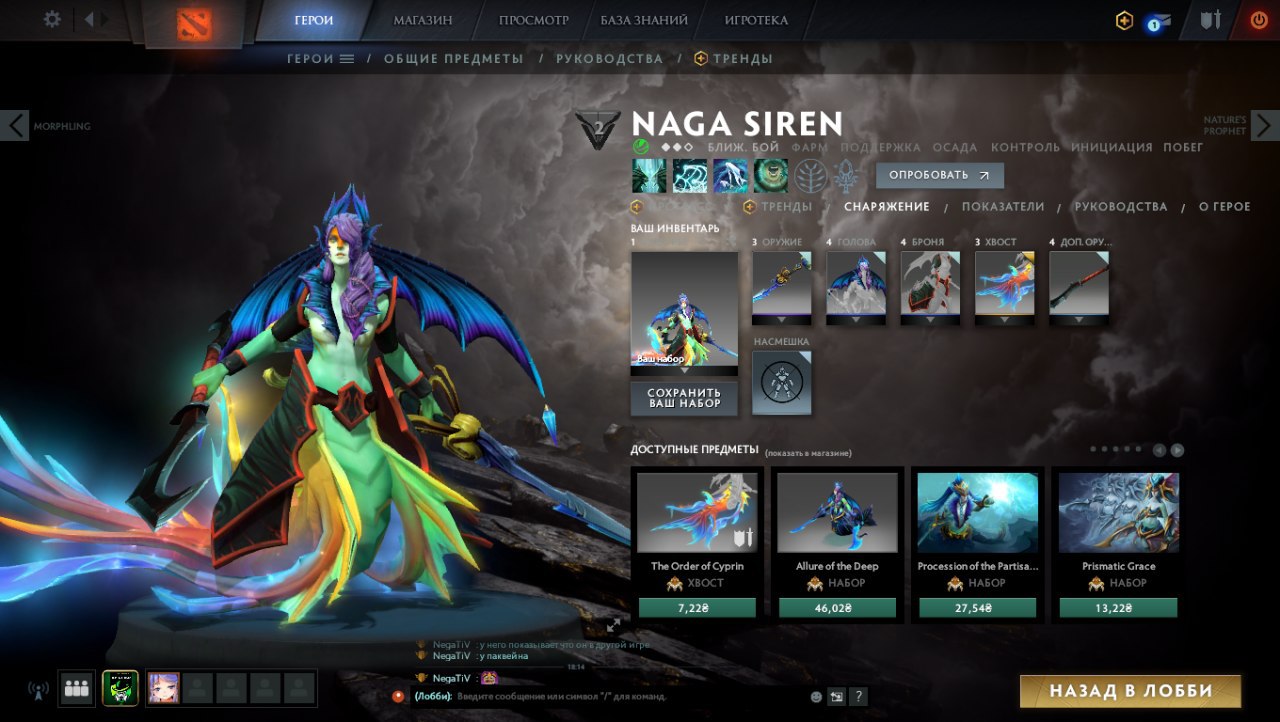Switch to the Показатели hero tab
Screen dimensions: 1280x722
click(1003, 207)
